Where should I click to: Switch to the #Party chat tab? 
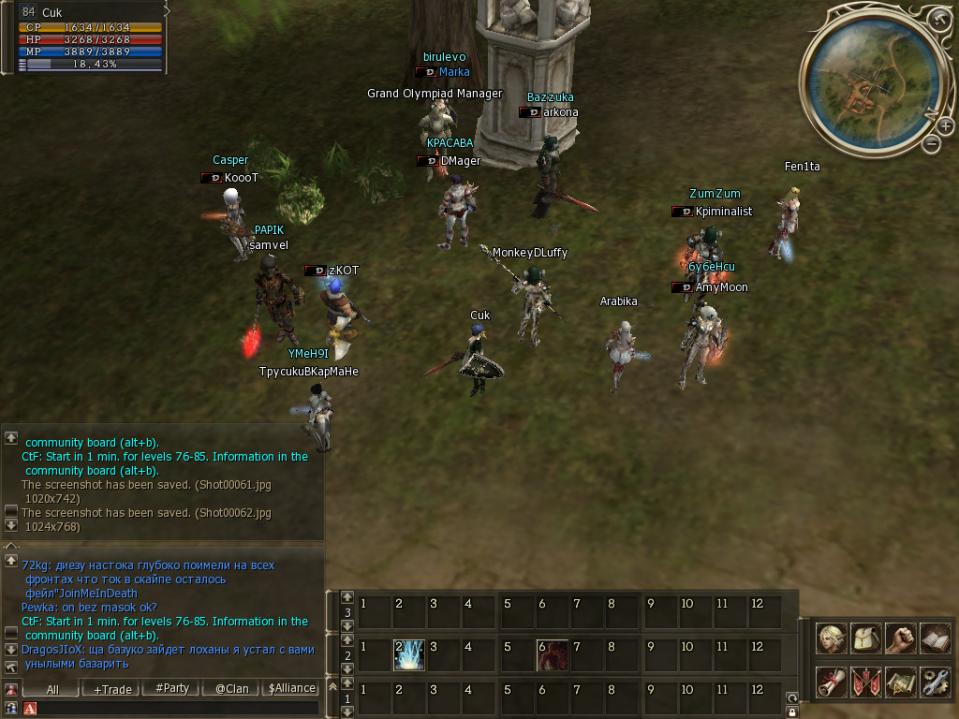(x=172, y=689)
